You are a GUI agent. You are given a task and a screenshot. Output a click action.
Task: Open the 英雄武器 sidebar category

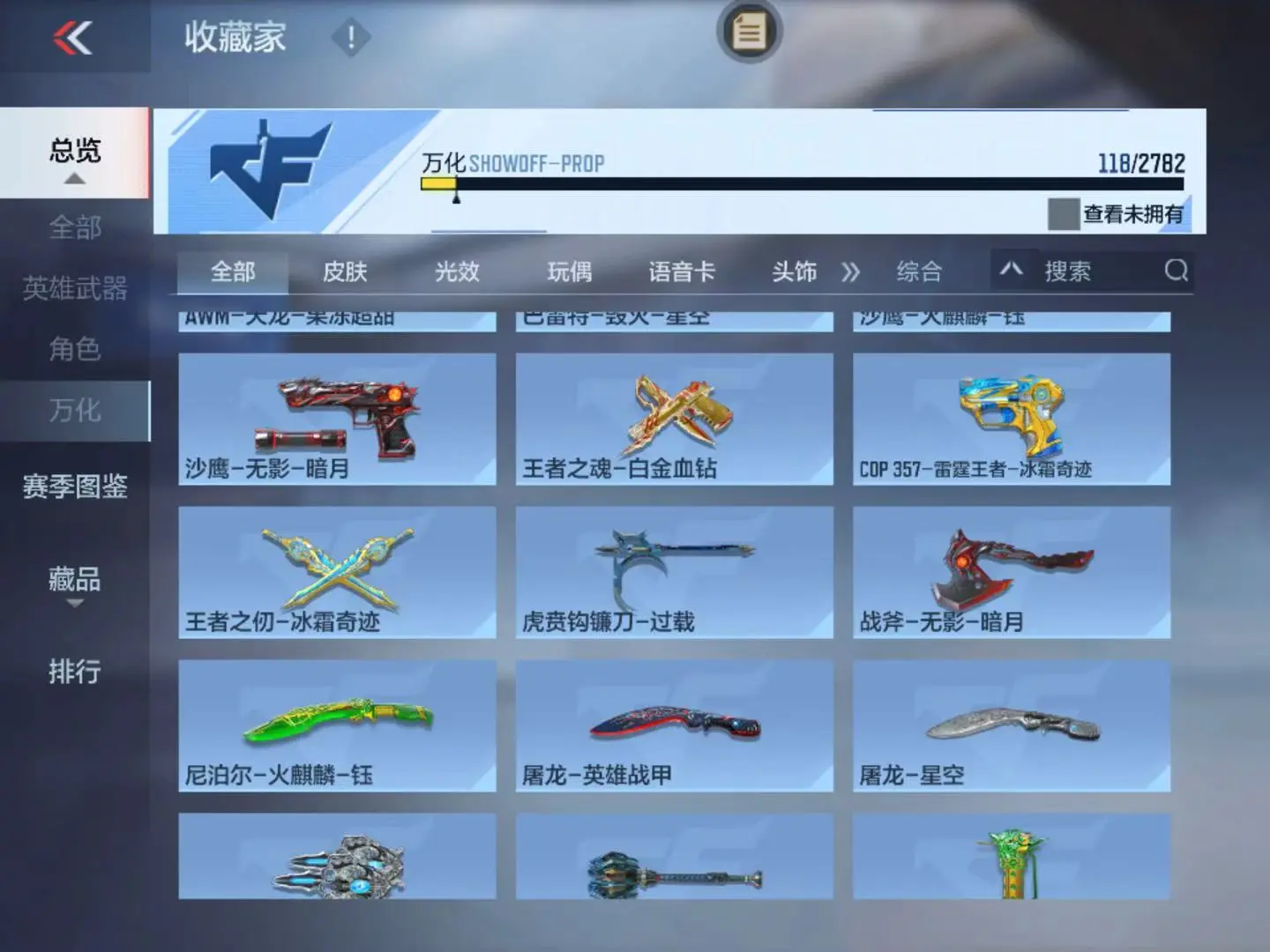click(75, 288)
